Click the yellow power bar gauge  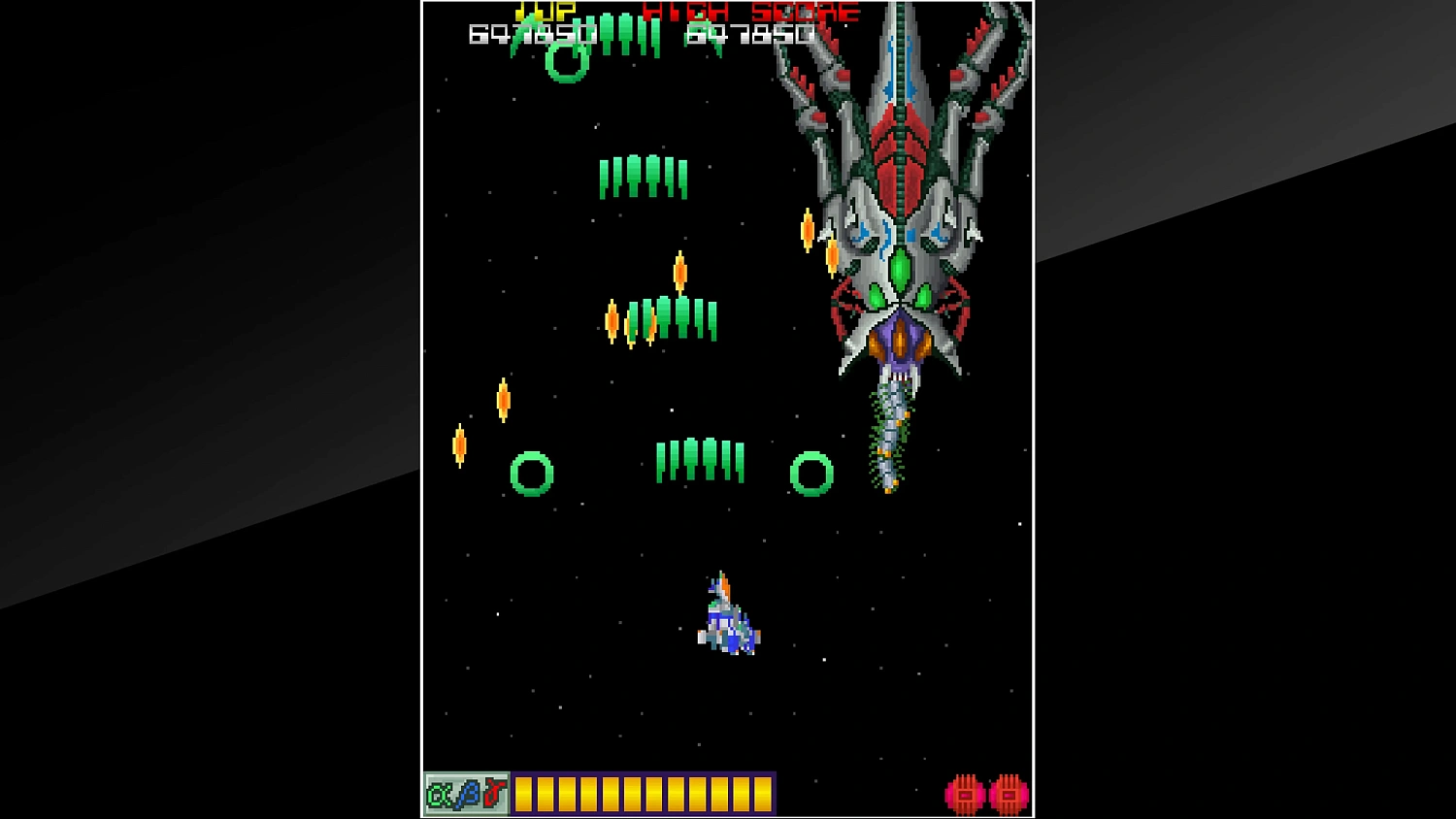click(645, 793)
